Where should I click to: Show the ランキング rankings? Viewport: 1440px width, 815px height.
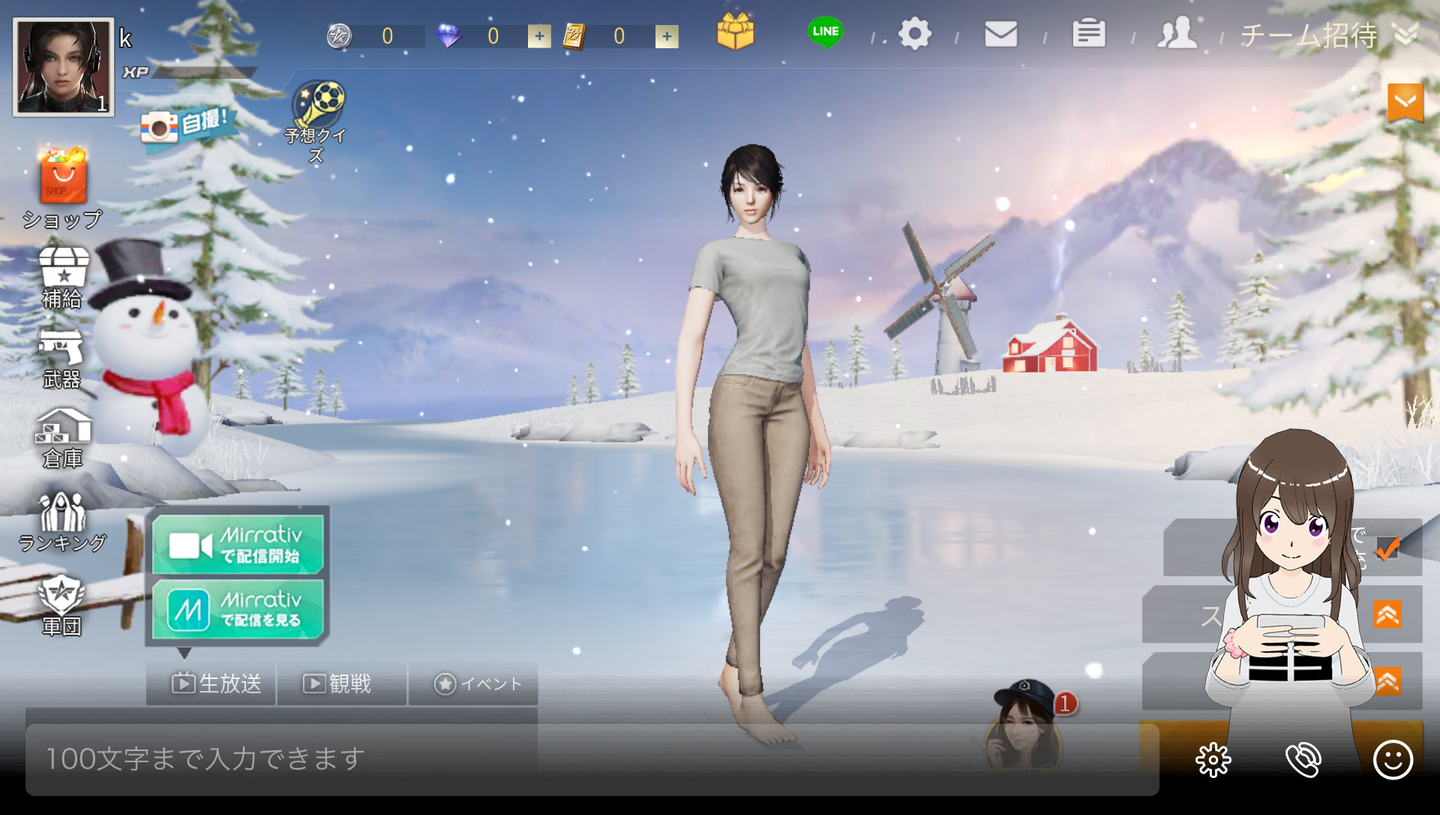tap(62, 521)
